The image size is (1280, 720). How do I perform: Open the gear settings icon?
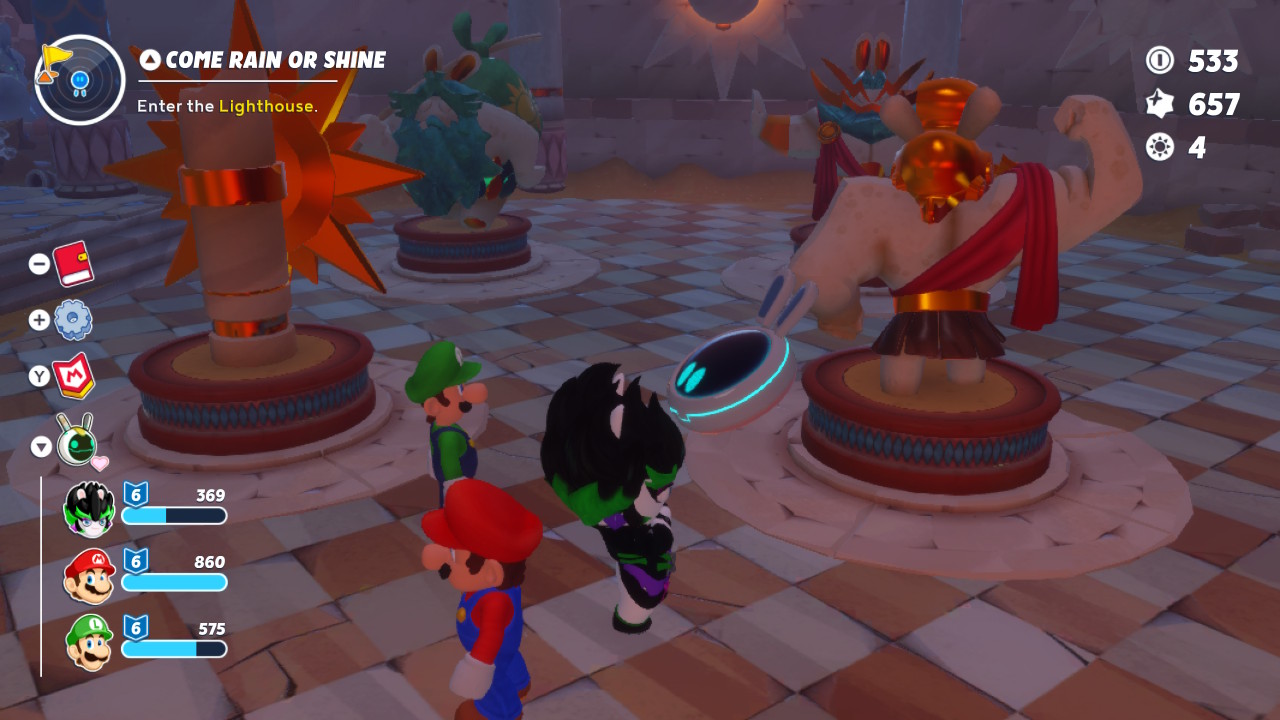tap(73, 320)
